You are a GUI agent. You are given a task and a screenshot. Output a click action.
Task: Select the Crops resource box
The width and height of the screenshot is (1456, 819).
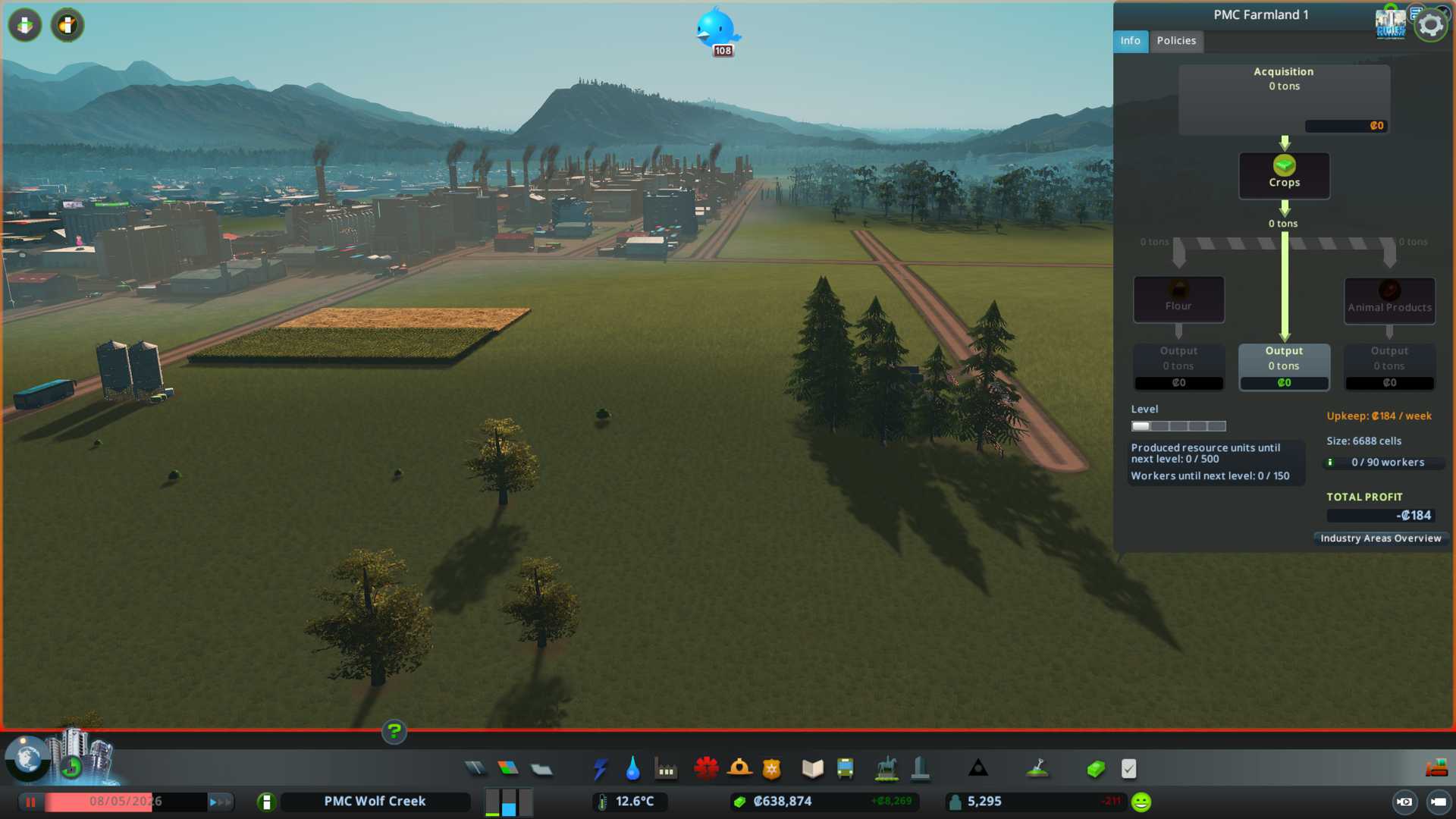pos(1284,175)
